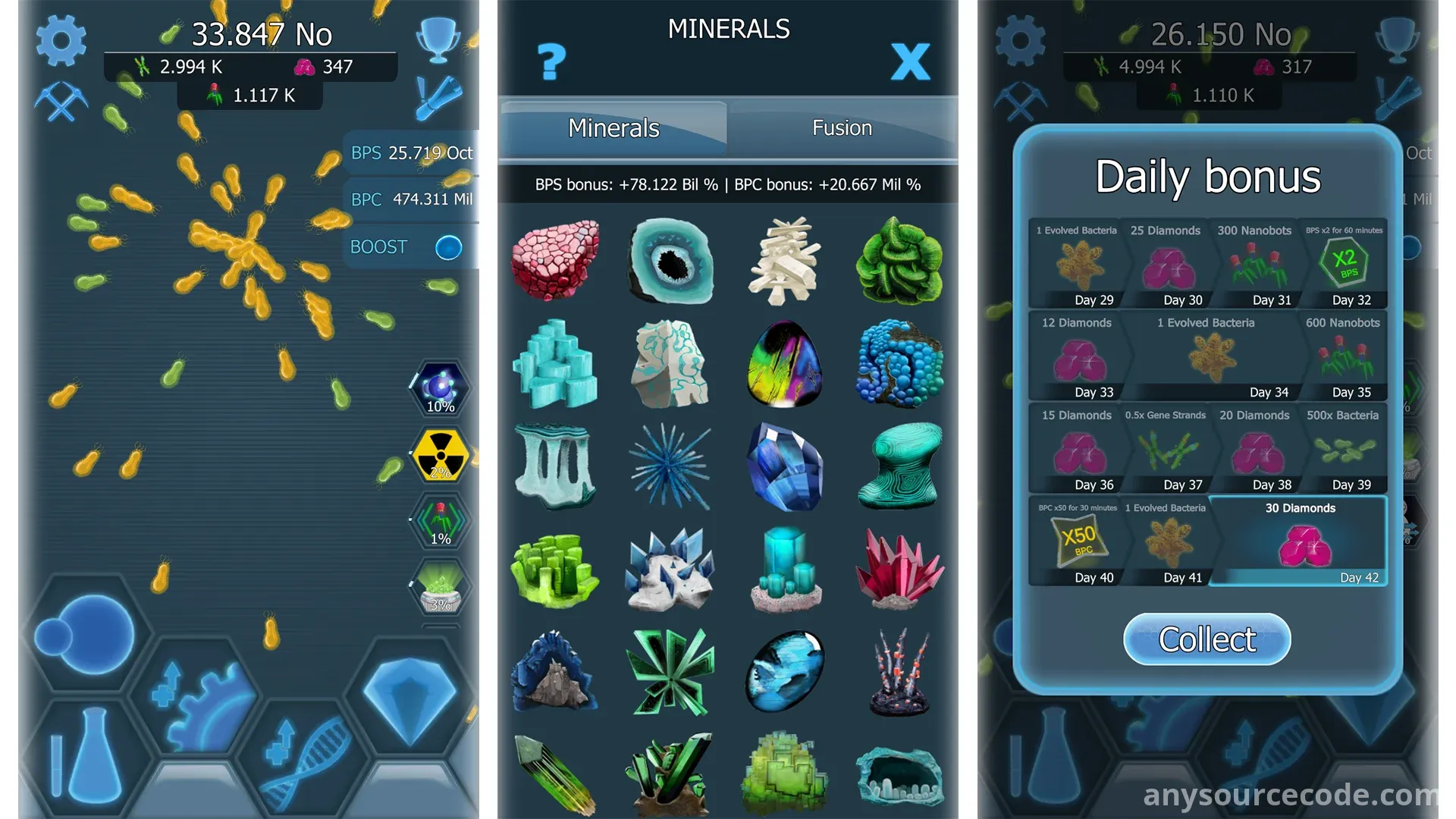Pick the rainbow iridescent egg stone
Viewport: 1456px width, 819px height.
pyautogui.click(x=784, y=364)
